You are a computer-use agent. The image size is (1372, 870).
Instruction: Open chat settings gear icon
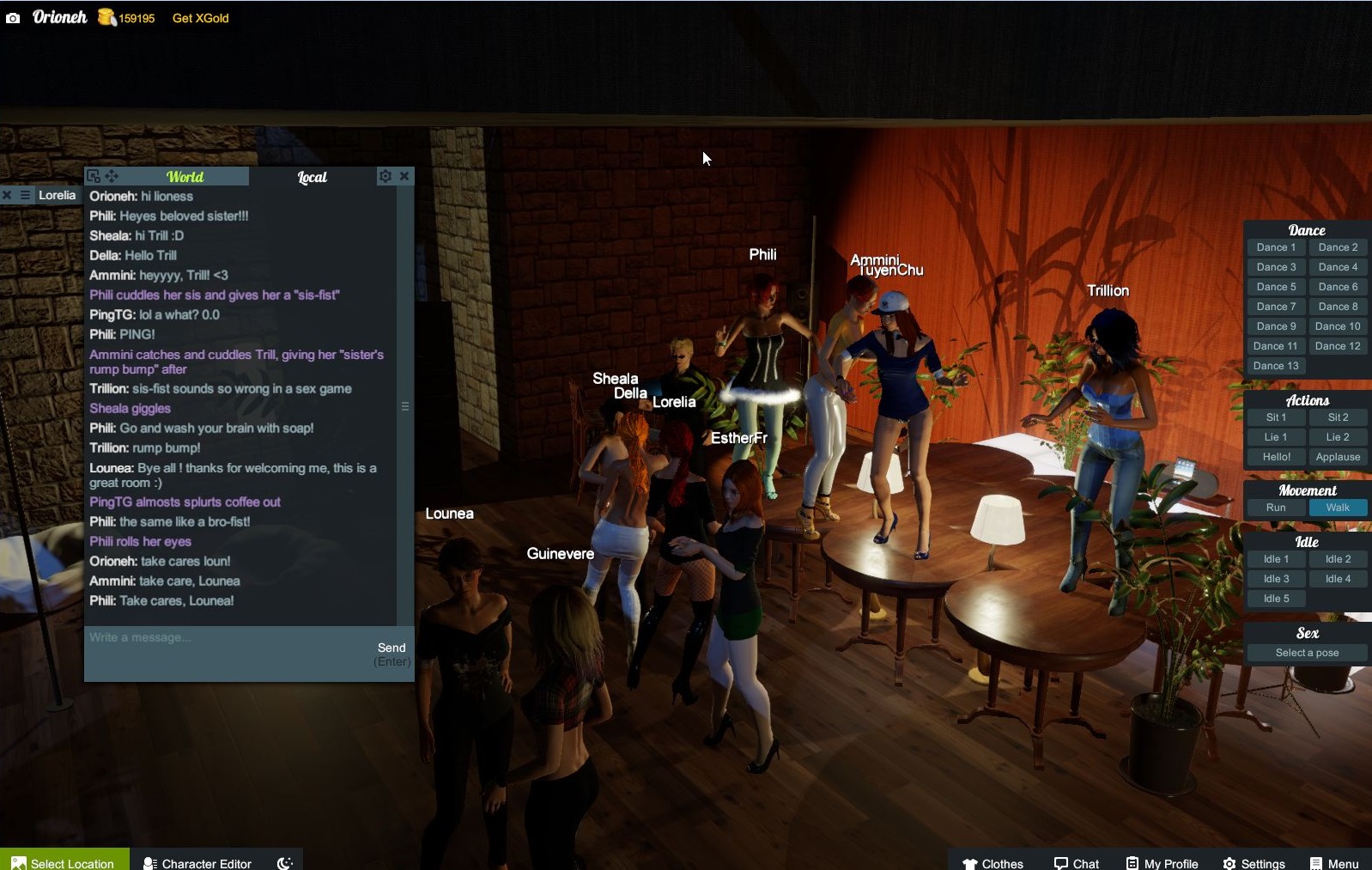coord(385,176)
